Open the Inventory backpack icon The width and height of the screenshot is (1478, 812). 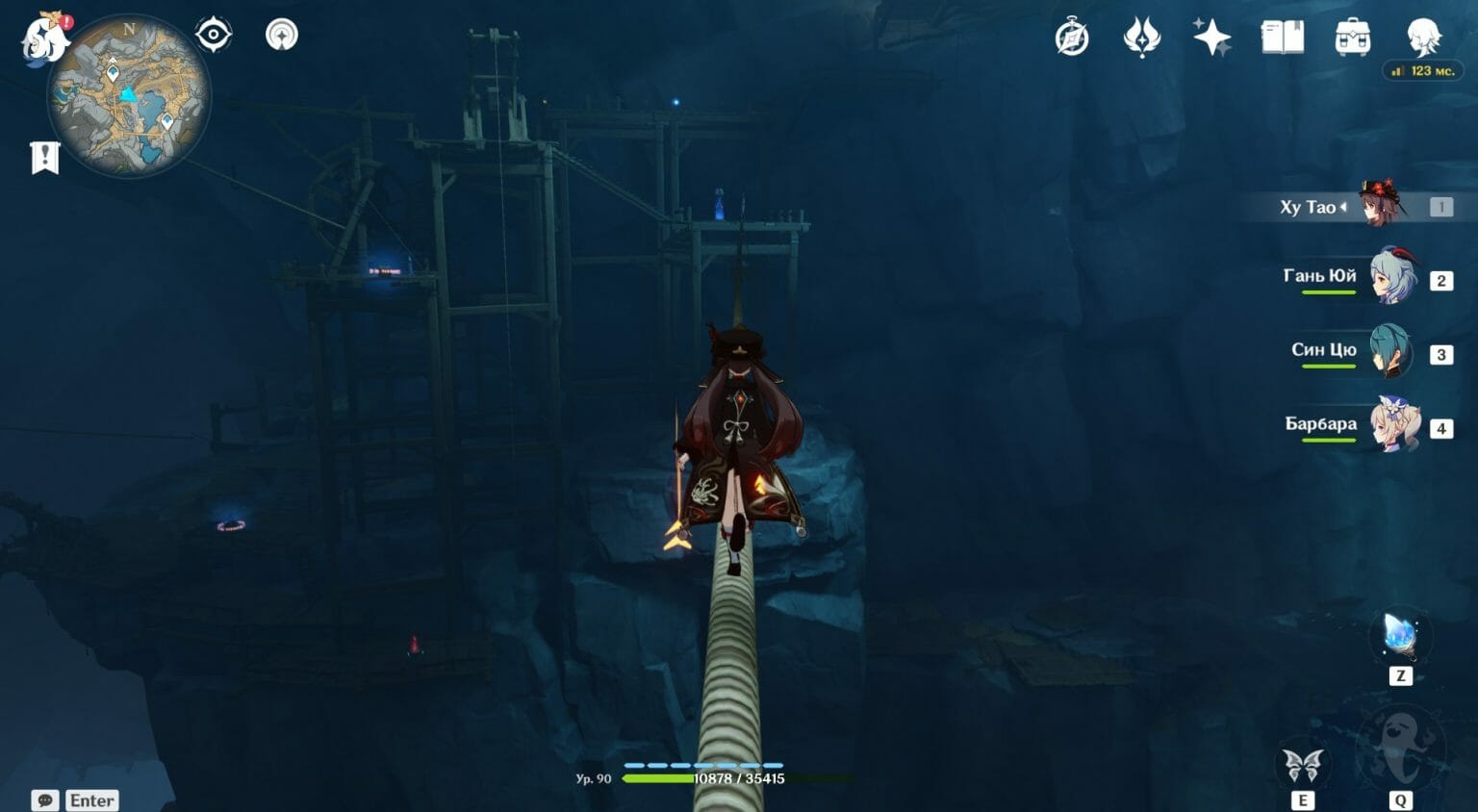point(1355,37)
